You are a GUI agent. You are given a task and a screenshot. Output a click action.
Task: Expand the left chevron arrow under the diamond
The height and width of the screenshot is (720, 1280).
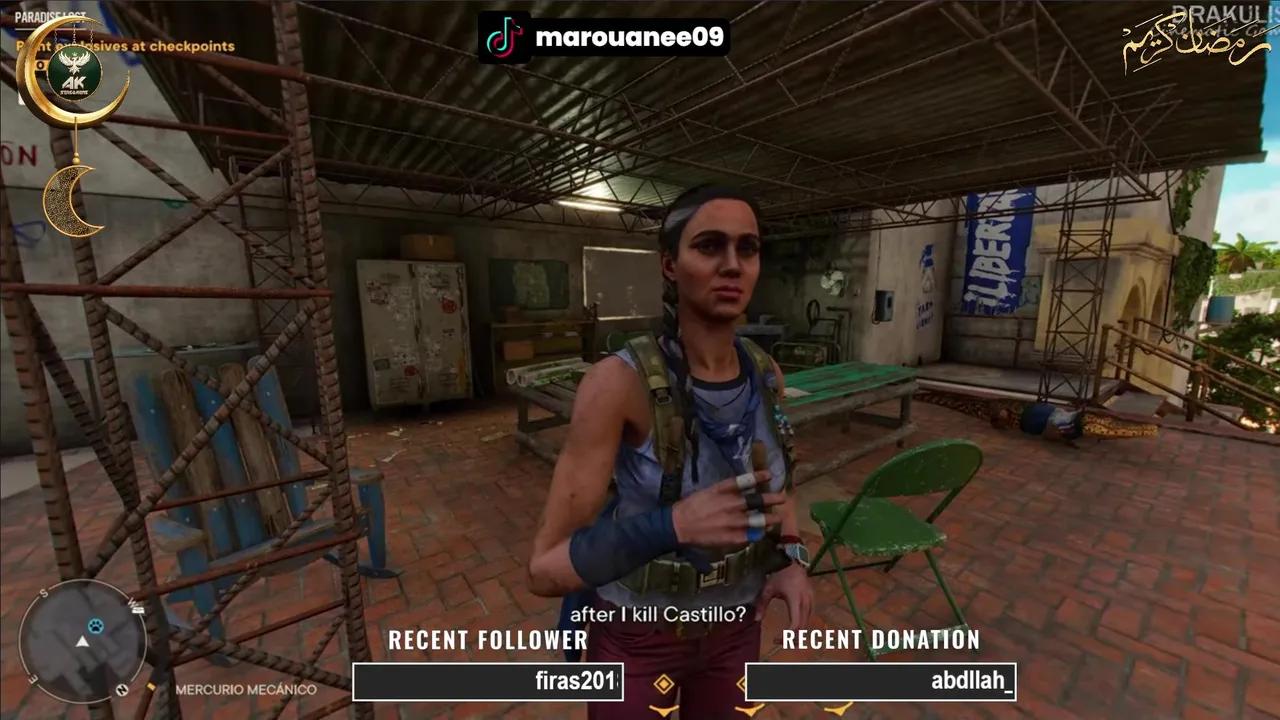click(x=664, y=712)
